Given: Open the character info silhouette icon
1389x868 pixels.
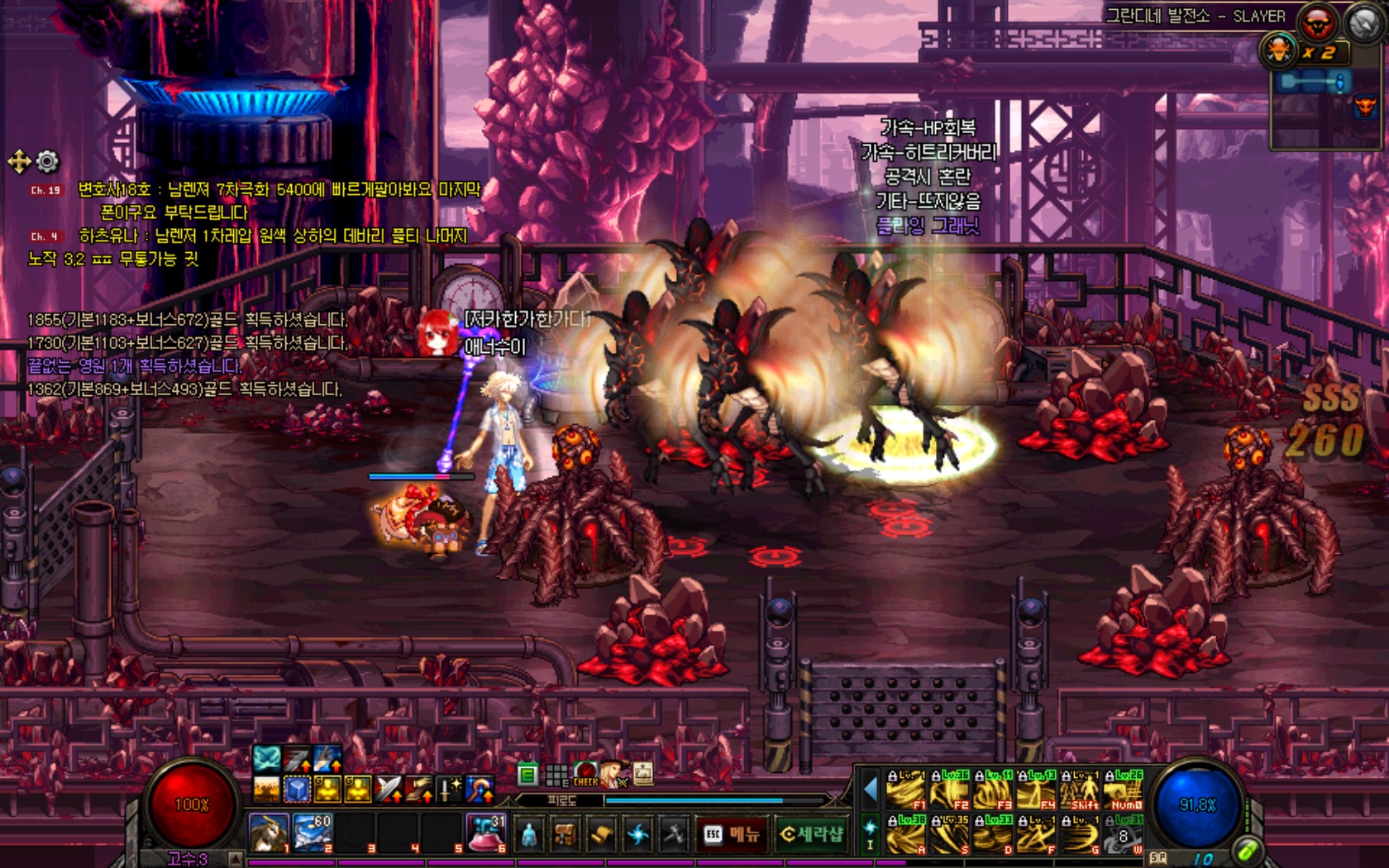Looking at the screenshot, I should coord(529,835).
